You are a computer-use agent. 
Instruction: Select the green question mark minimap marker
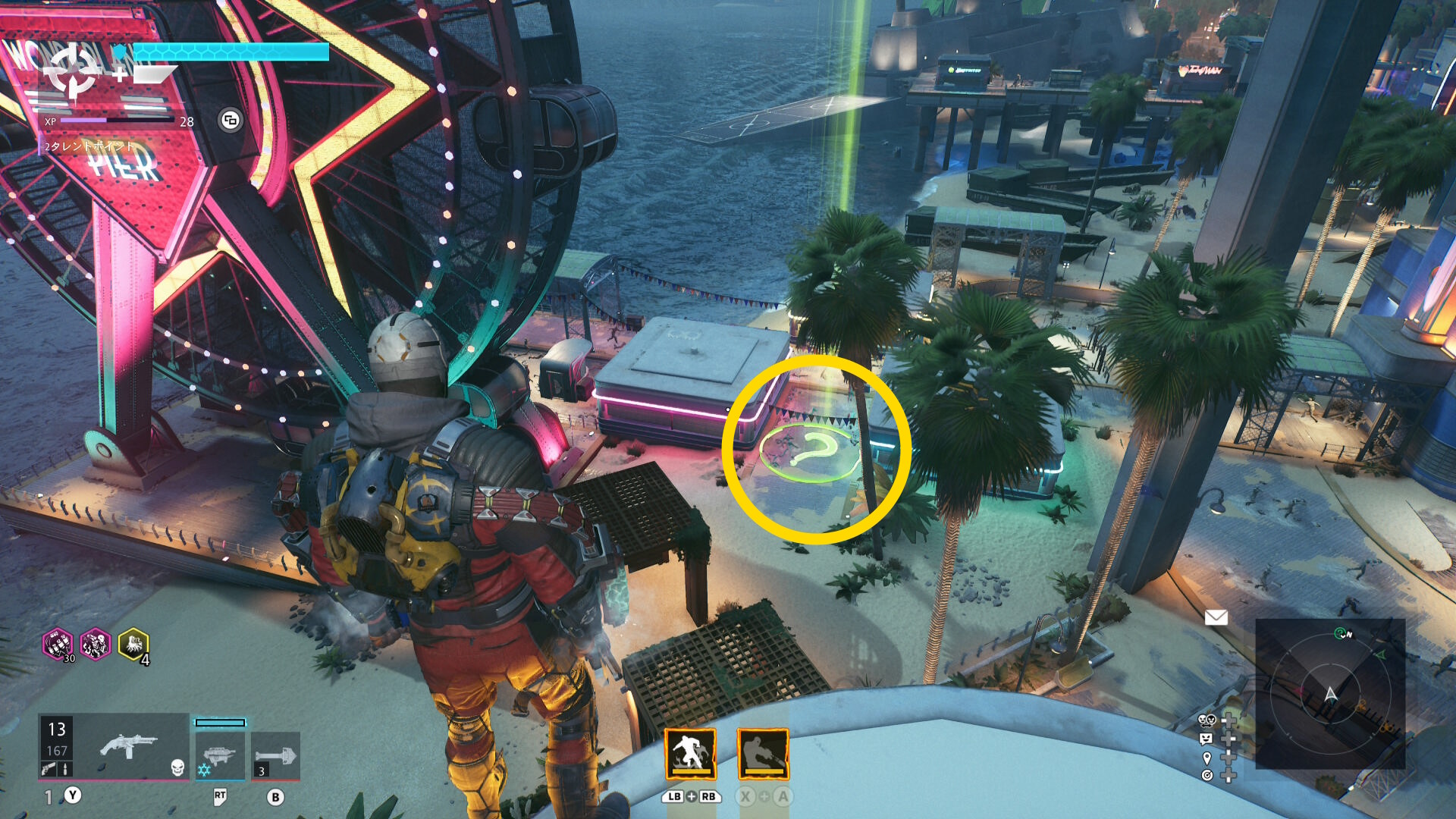click(1341, 633)
